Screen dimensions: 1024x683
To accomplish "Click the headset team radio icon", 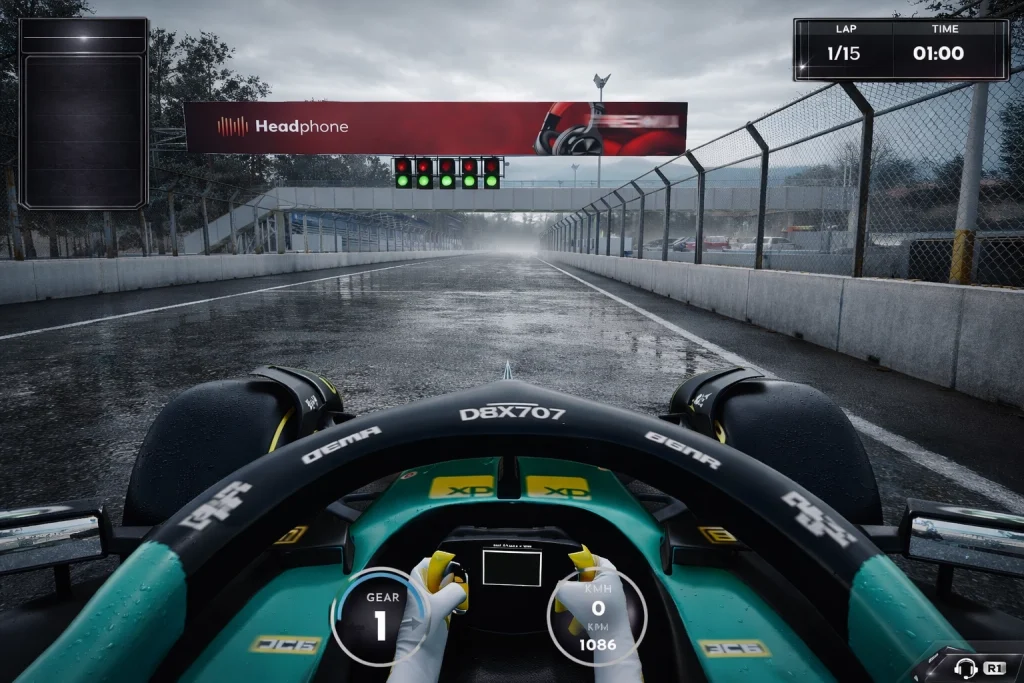I will pos(965,667).
